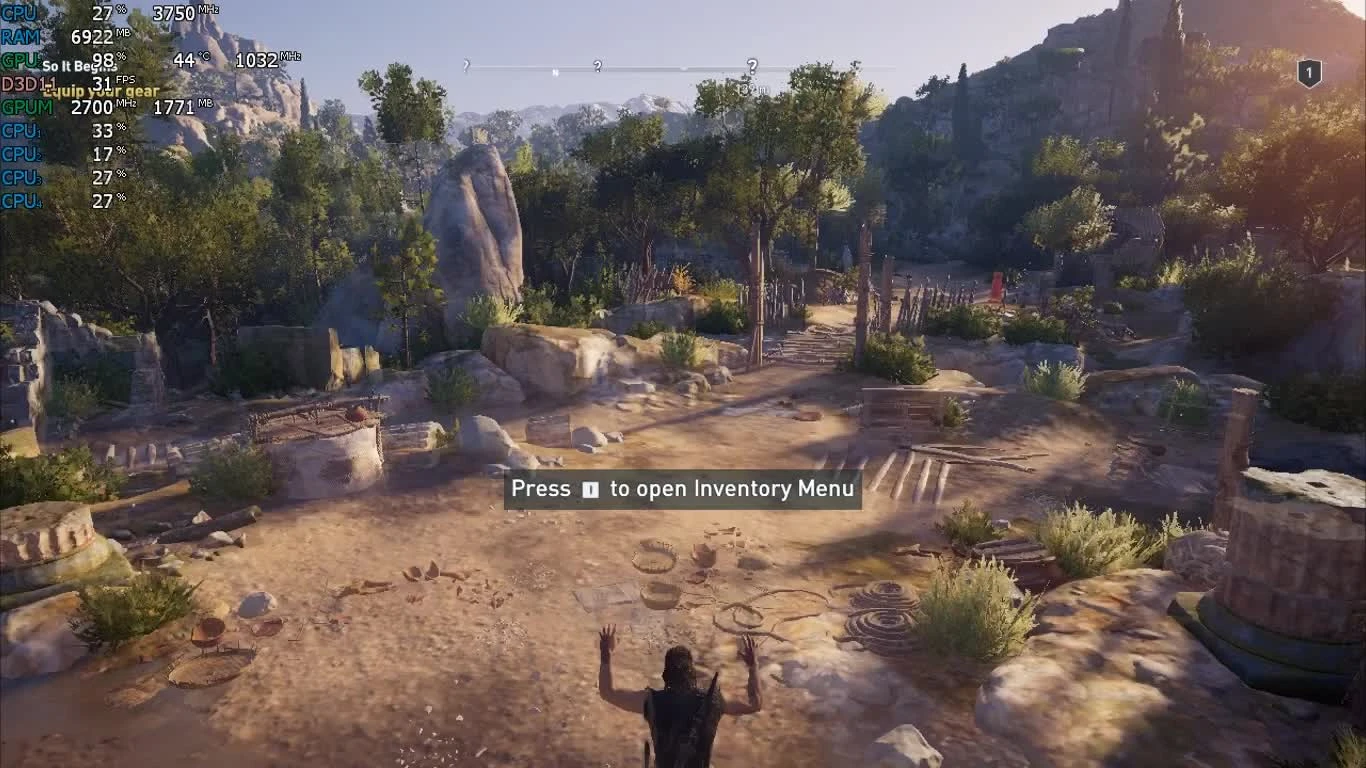
Task: Select the middle question mark marker
Action: (597, 63)
